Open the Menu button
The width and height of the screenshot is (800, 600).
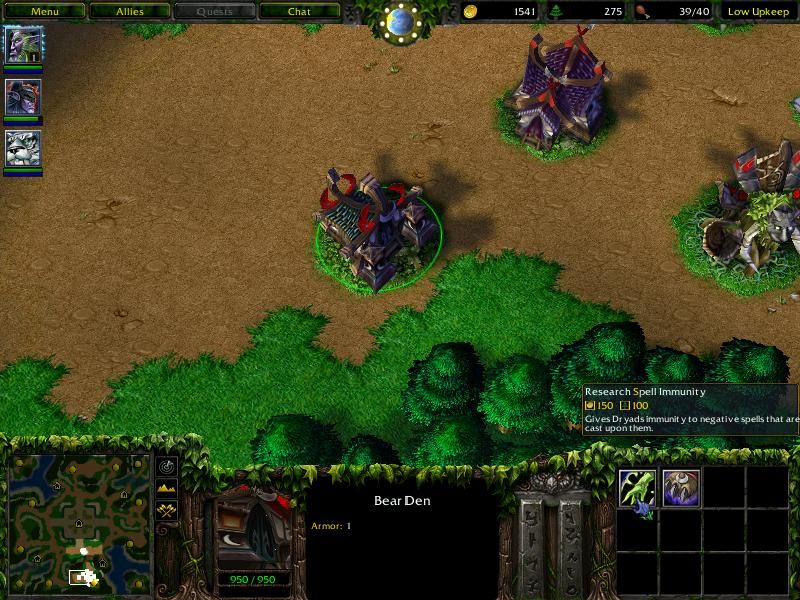(x=44, y=12)
